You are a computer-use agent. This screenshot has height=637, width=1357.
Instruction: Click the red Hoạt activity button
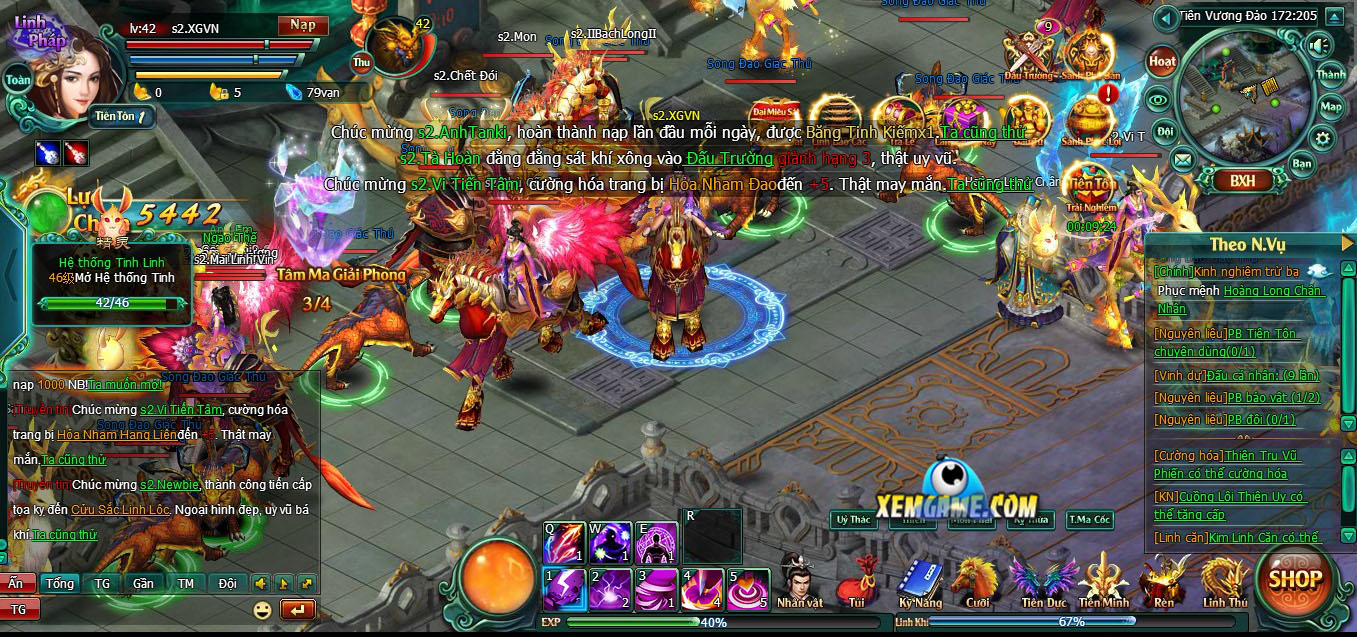1162,61
